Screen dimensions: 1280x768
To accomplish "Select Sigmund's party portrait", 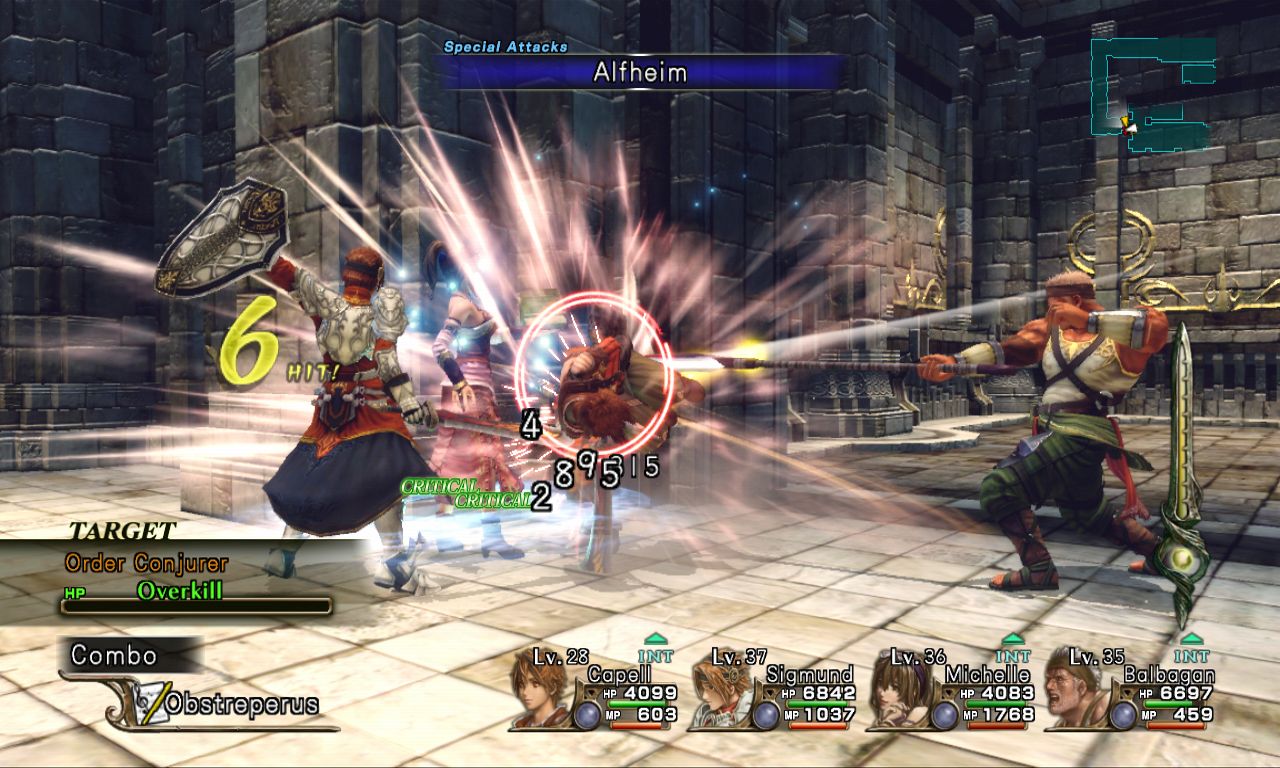I will tap(717, 692).
